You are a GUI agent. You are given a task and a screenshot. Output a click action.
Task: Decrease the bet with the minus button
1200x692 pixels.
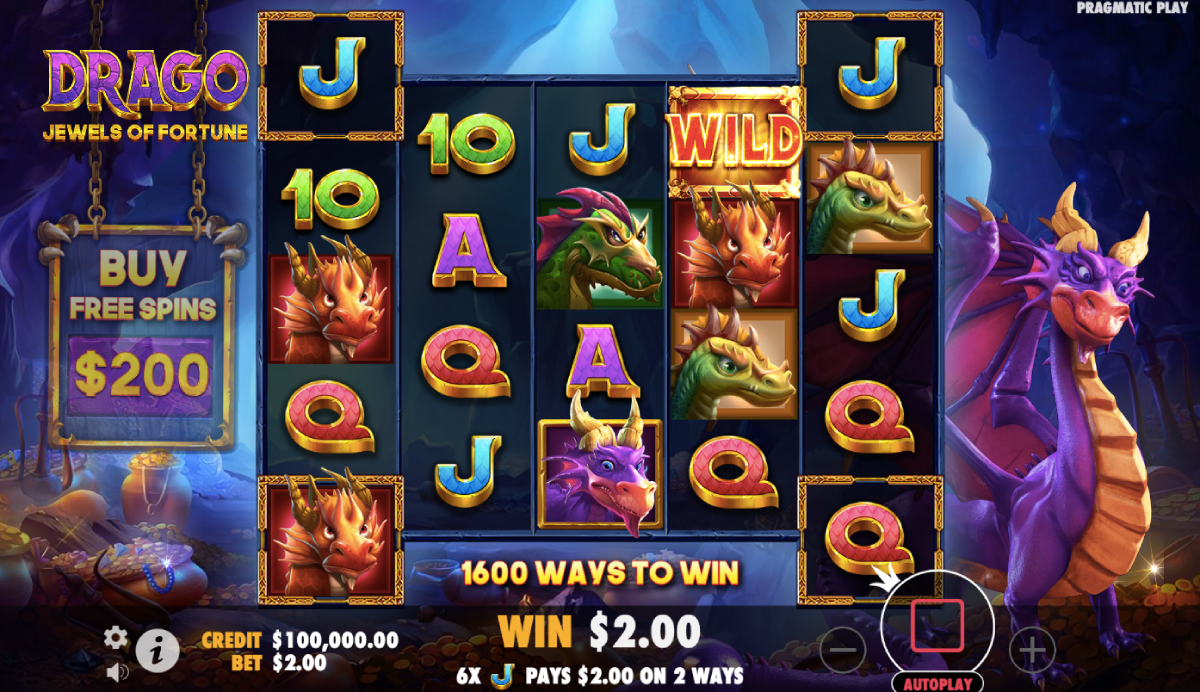coord(843,650)
